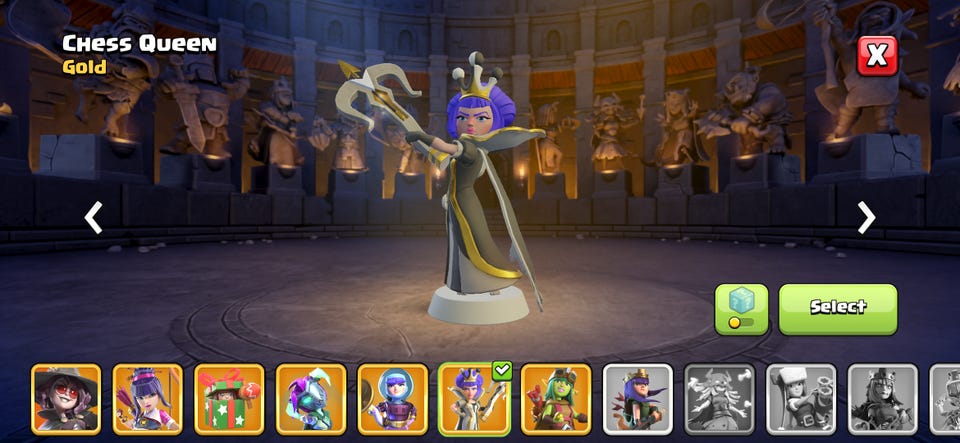Pick the green-haired queen skin
The height and width of the screenshot is (443, 960).
click(x=556, y=398)
